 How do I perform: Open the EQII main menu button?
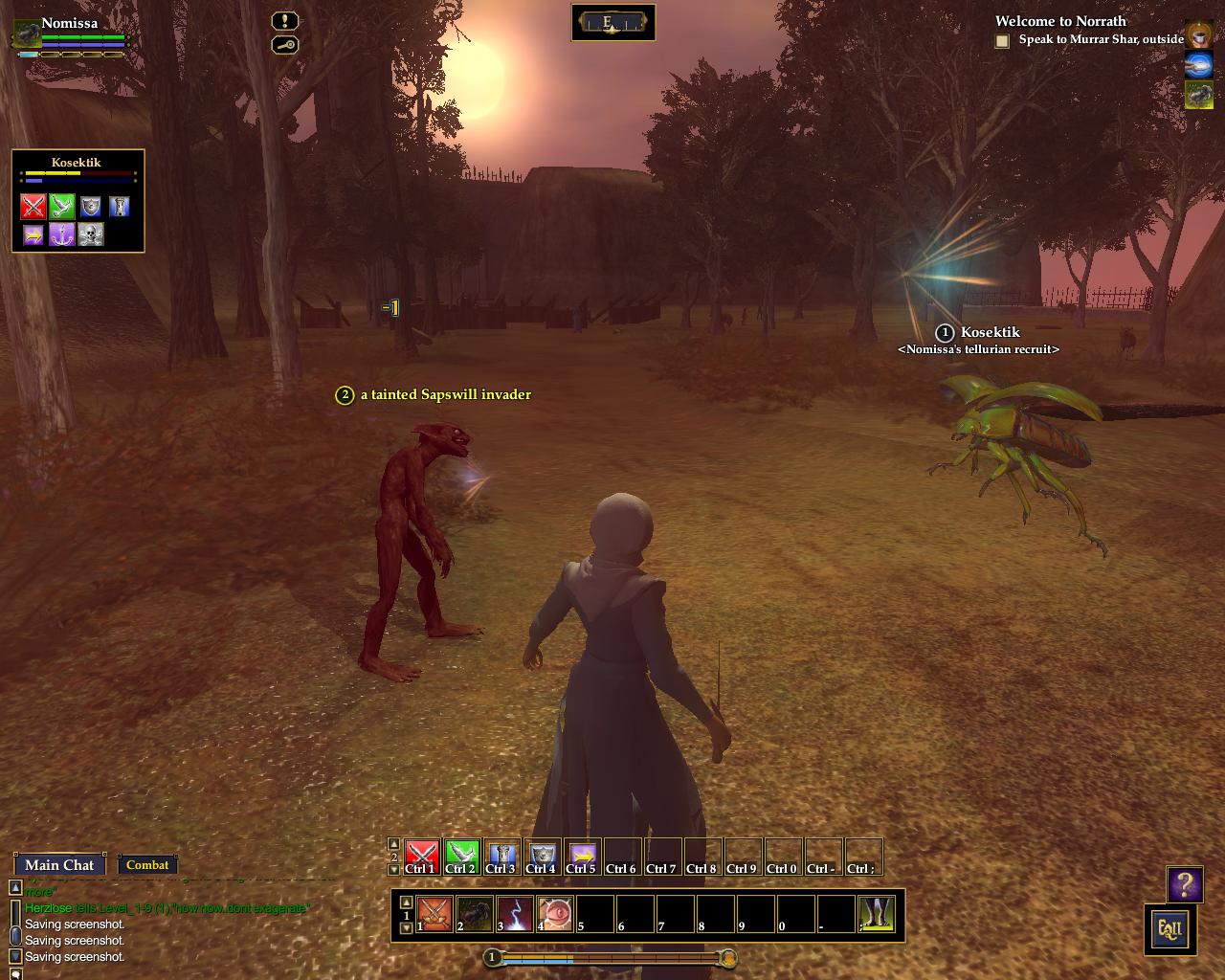(x=1169, y=928)
